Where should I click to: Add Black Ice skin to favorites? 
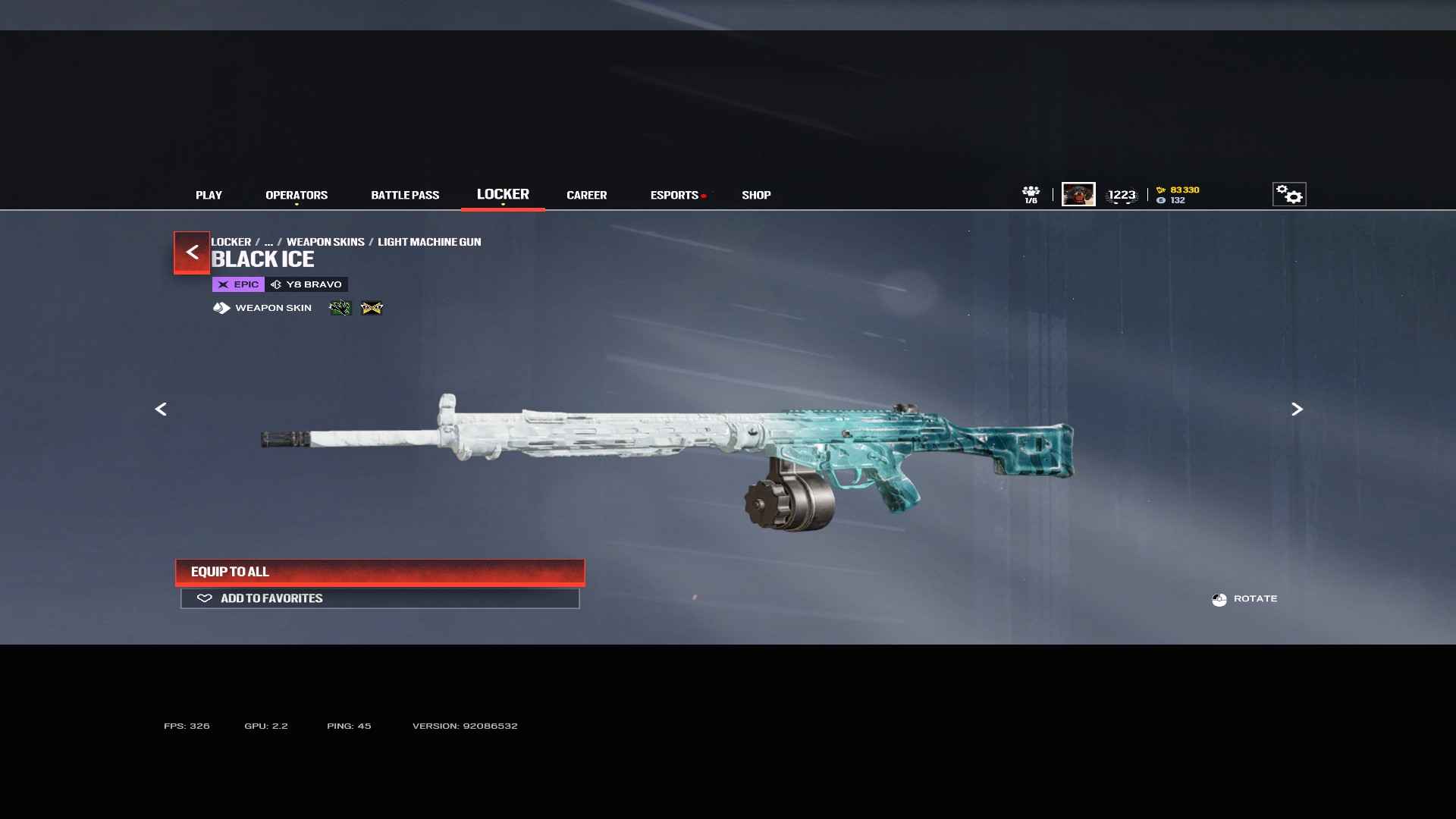380,598
